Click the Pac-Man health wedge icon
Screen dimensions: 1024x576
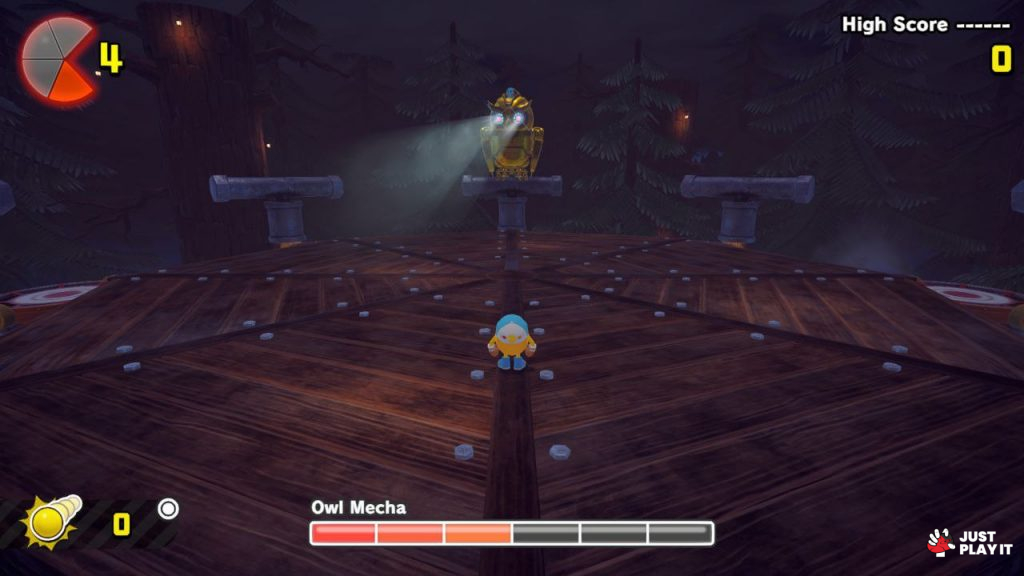pyautogui.click(x=57, y=60)
